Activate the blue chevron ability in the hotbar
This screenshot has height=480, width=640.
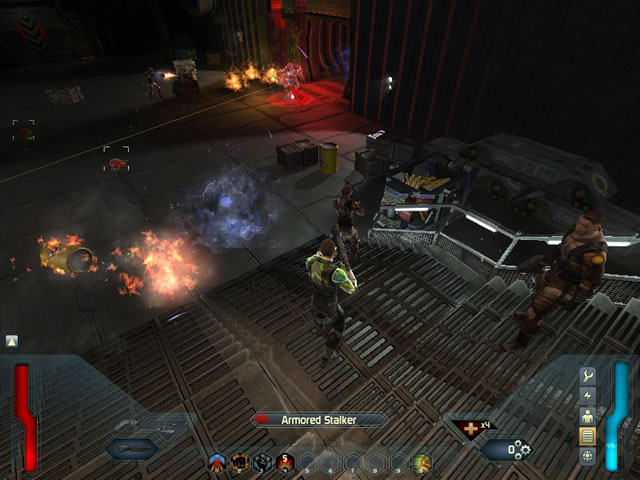pos(218,463)
